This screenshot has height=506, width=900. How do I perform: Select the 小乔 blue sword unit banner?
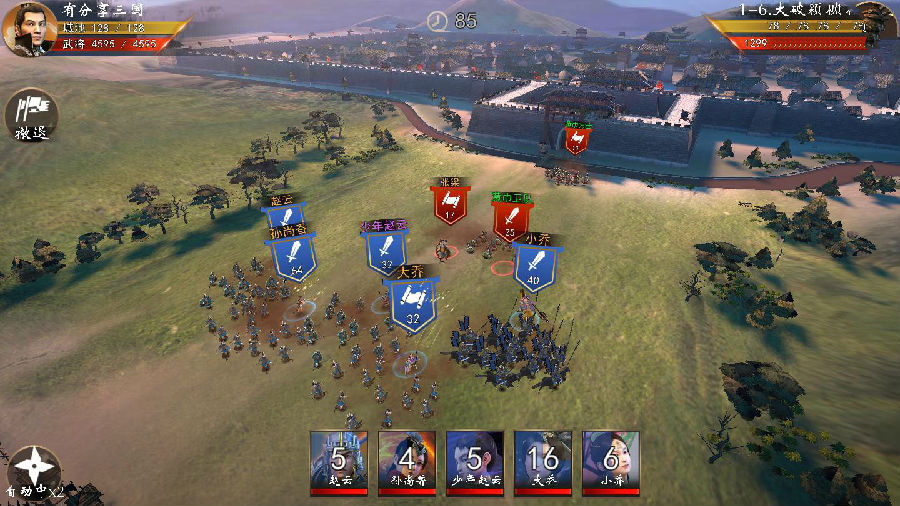pyautogui.click(x=535, y=267)
